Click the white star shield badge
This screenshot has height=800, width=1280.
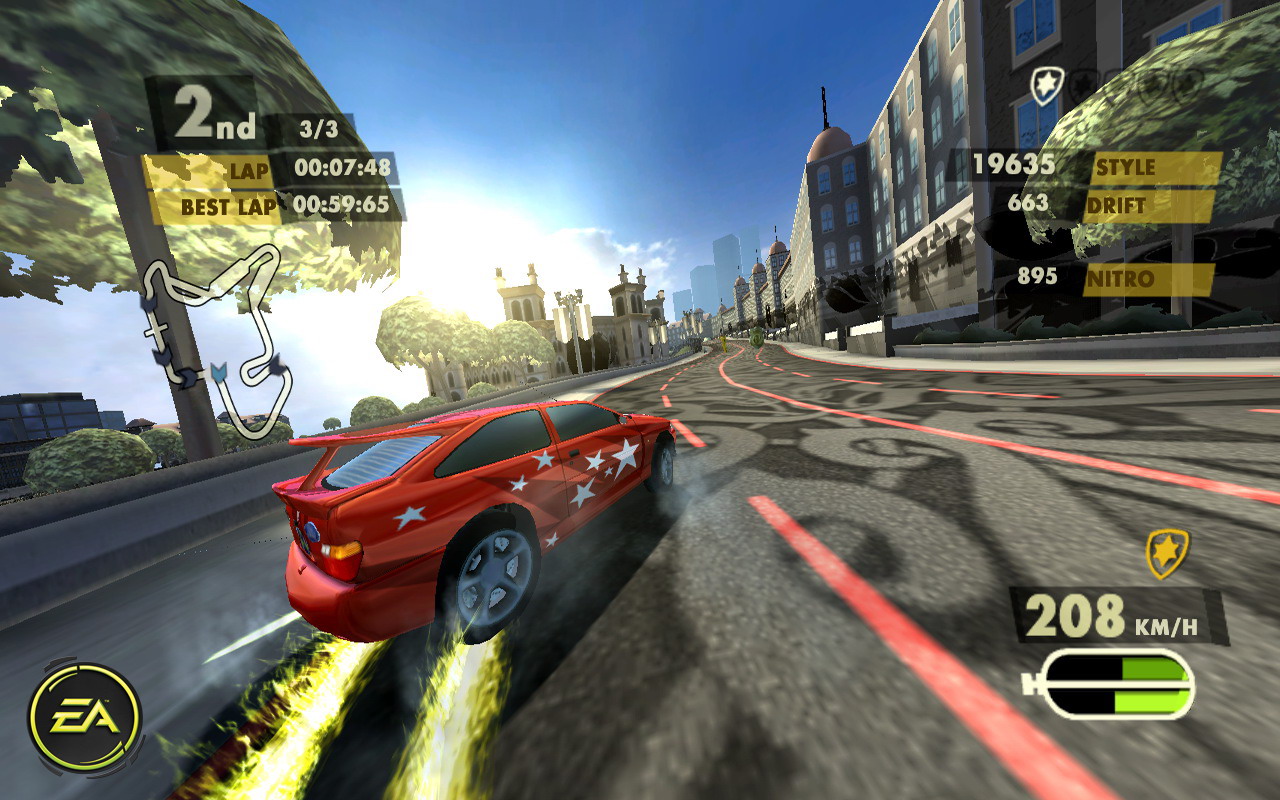click(1047, 83)
